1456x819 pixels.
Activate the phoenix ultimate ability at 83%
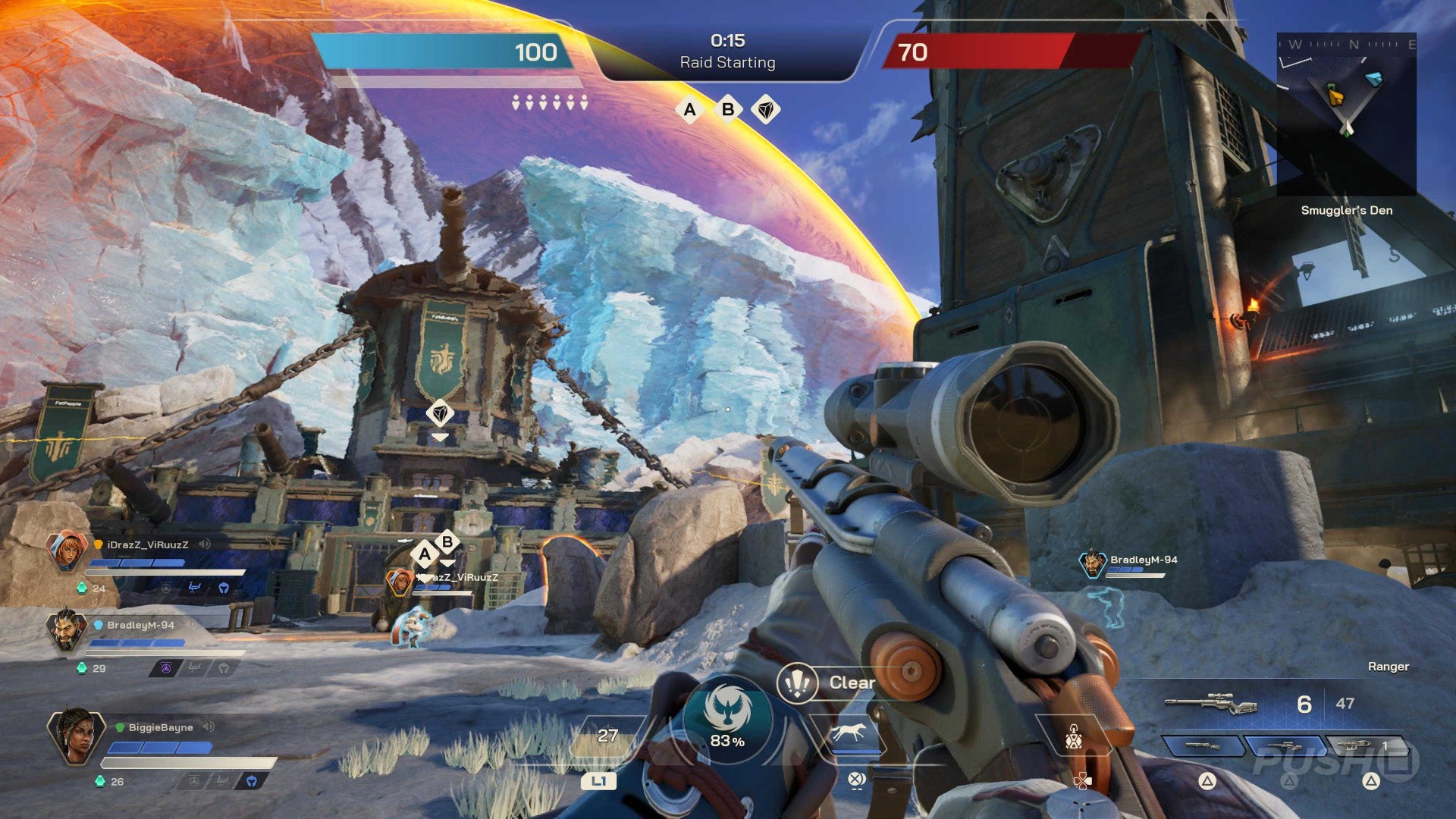tap(726, 717)
